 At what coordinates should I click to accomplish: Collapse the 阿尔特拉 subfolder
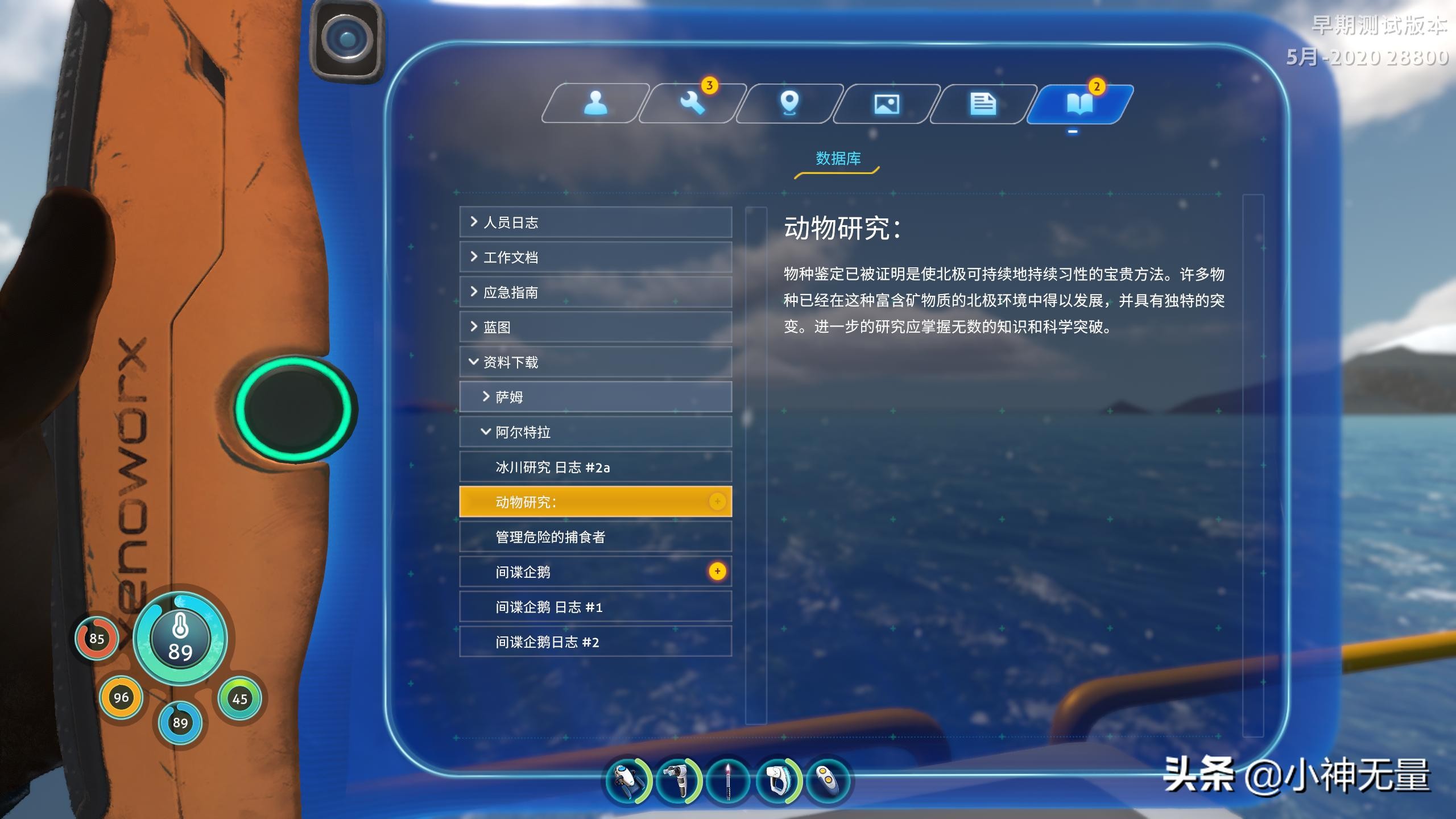[x=595, y=432]
